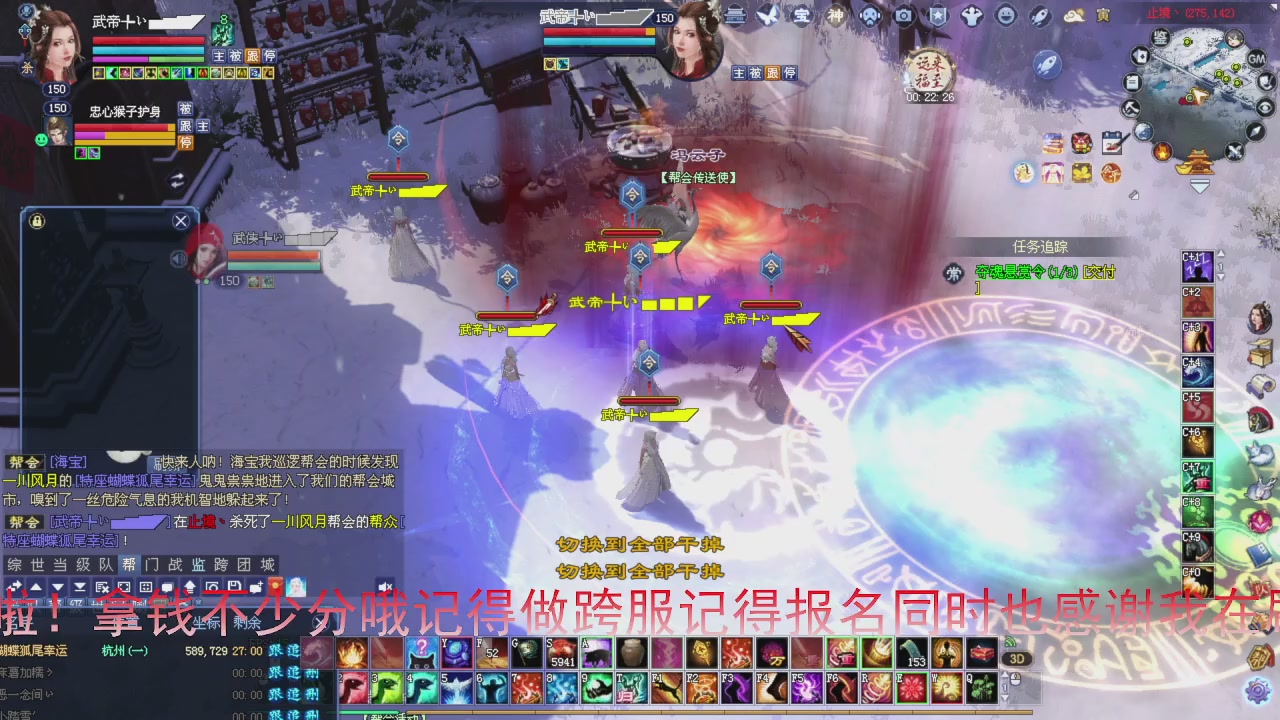Open the 宝 treasure icon in the top bar
The width and height of the screenshot is (1280, 720).
click(x=800, y=15)
